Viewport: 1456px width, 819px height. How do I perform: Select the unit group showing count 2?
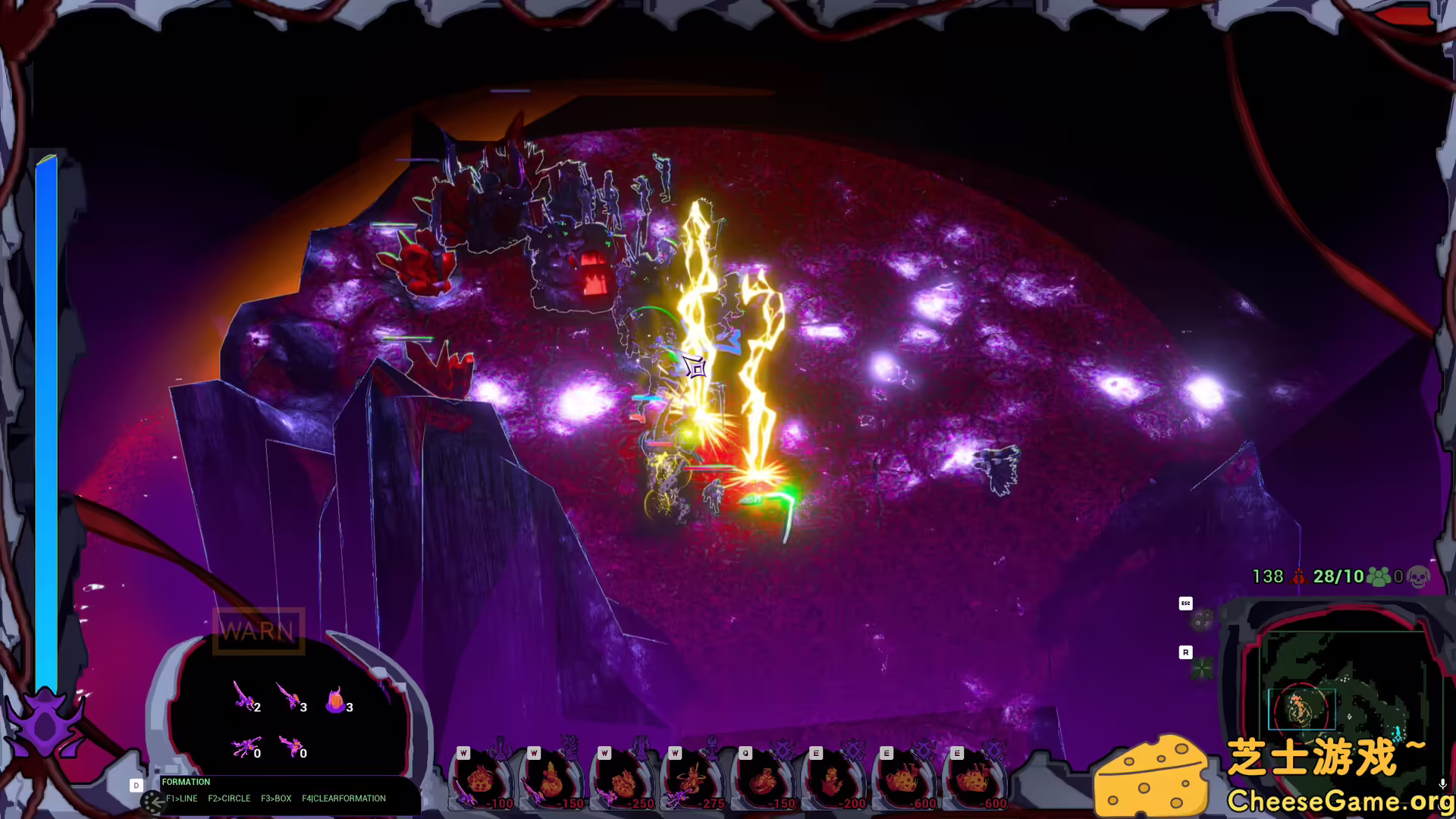pos(245,696)
